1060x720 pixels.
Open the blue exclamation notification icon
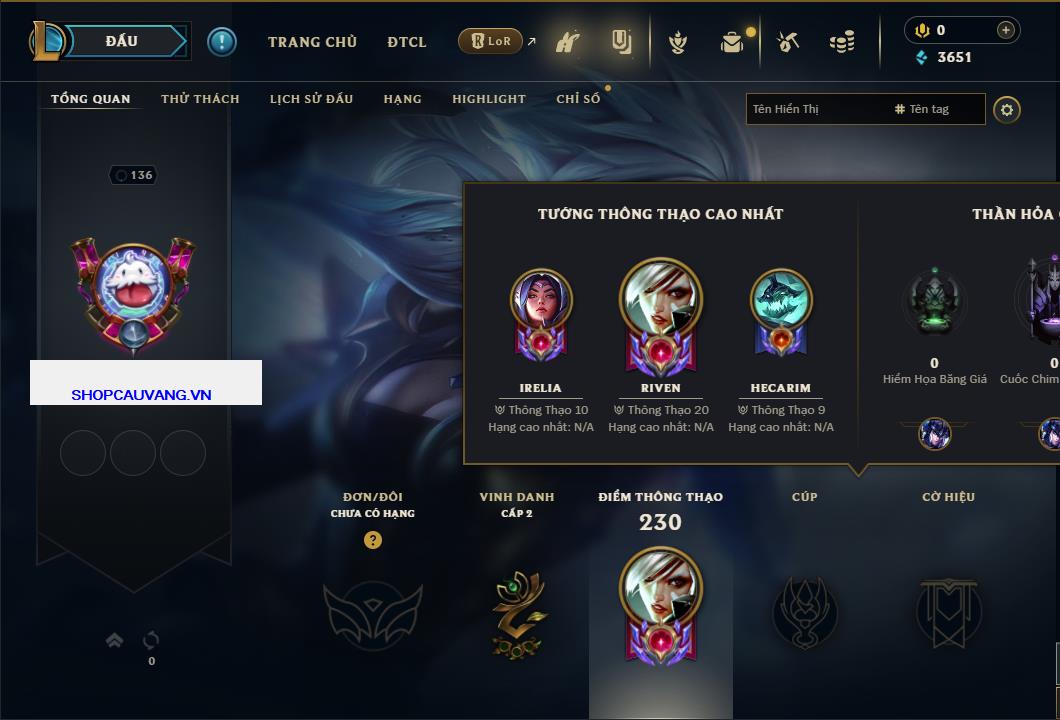(x=222, y=41)
